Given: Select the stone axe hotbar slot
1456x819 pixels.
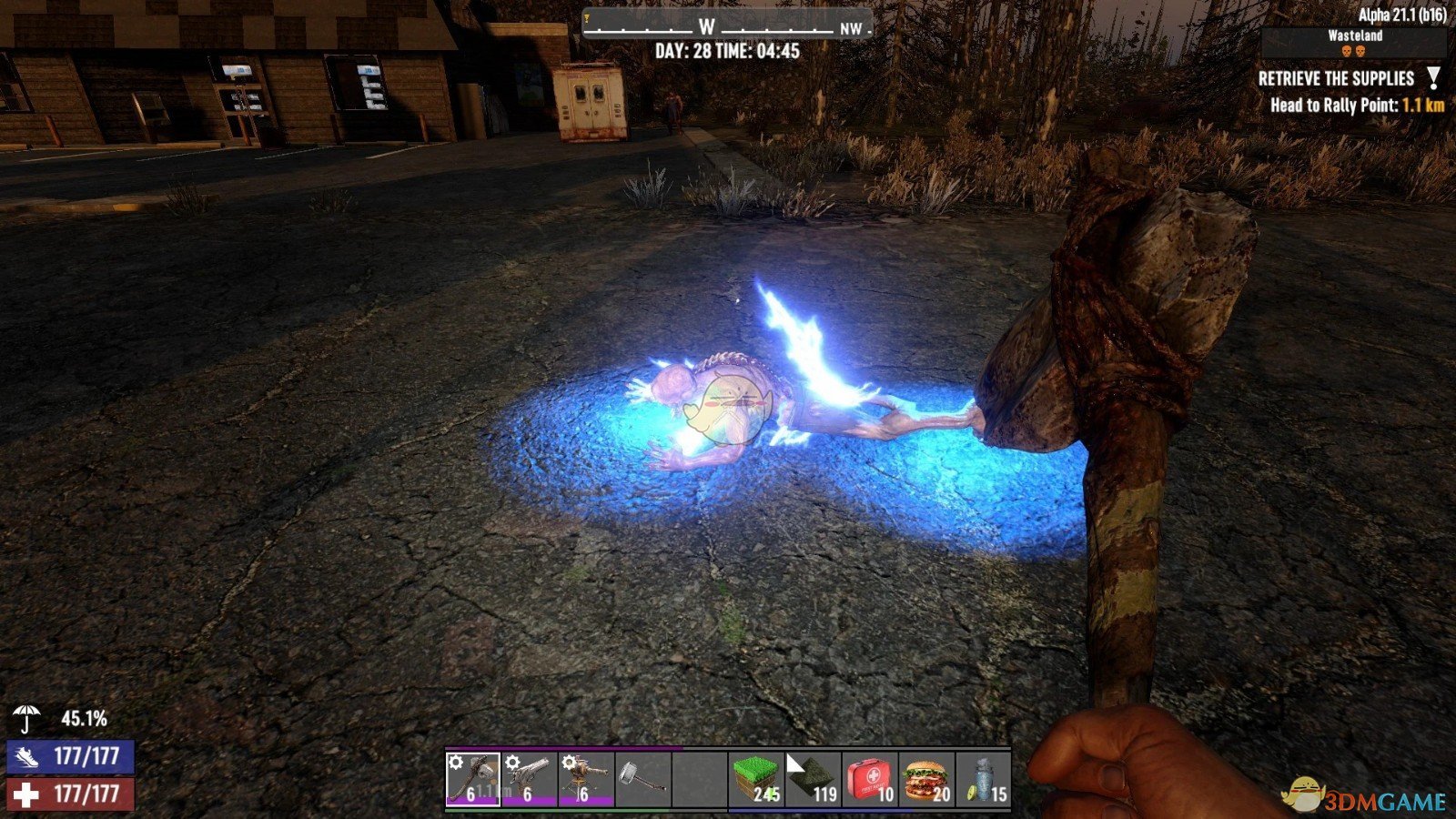Looking at the screenshot, I should coord(473,779).
